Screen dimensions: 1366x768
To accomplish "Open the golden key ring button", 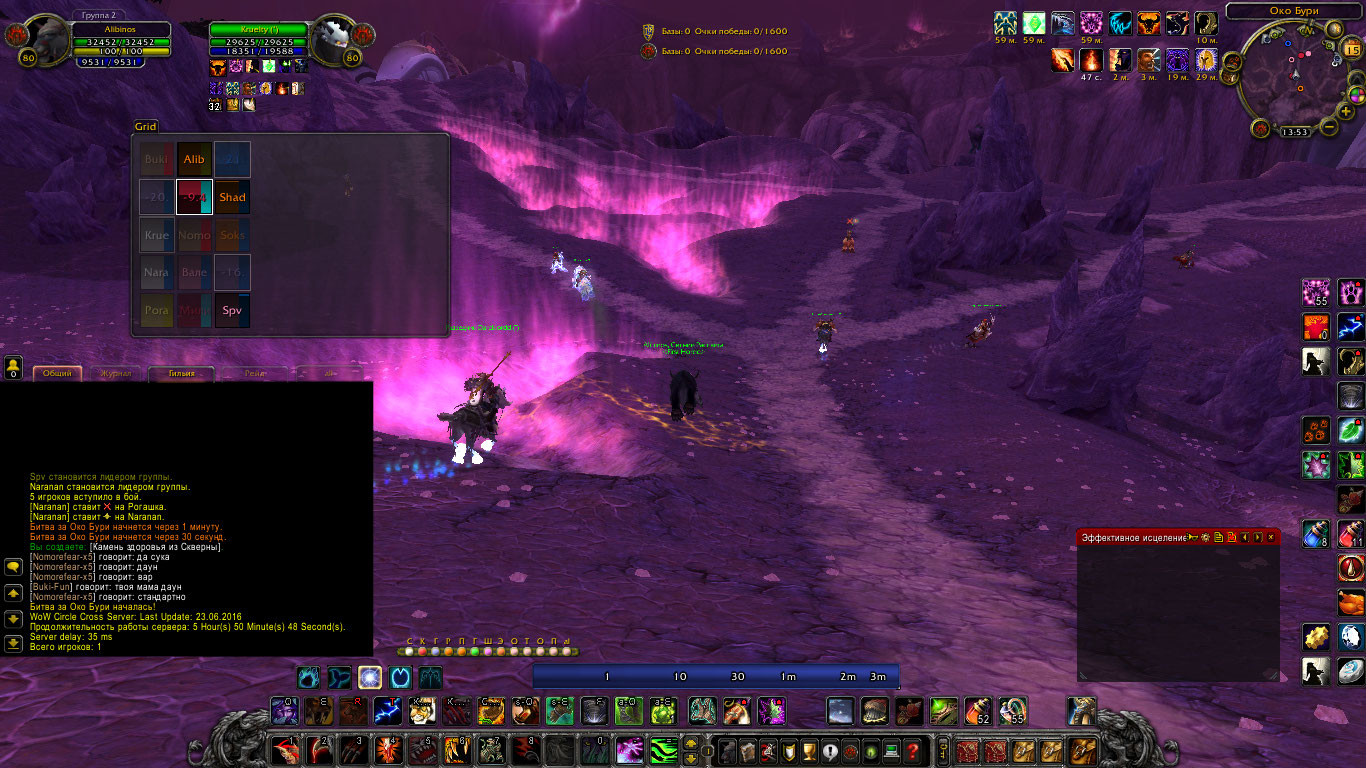I will pyautogui.click(x=941, y=750).
